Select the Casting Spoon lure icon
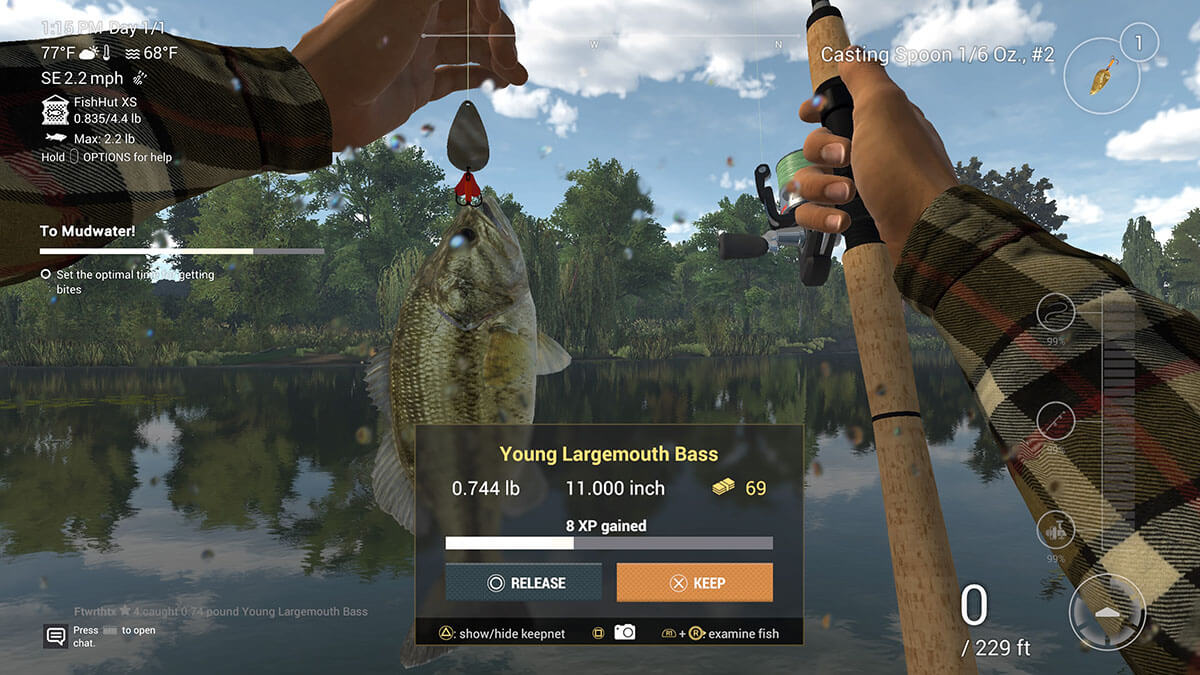1200x675 pixels. coord(1103,73)
